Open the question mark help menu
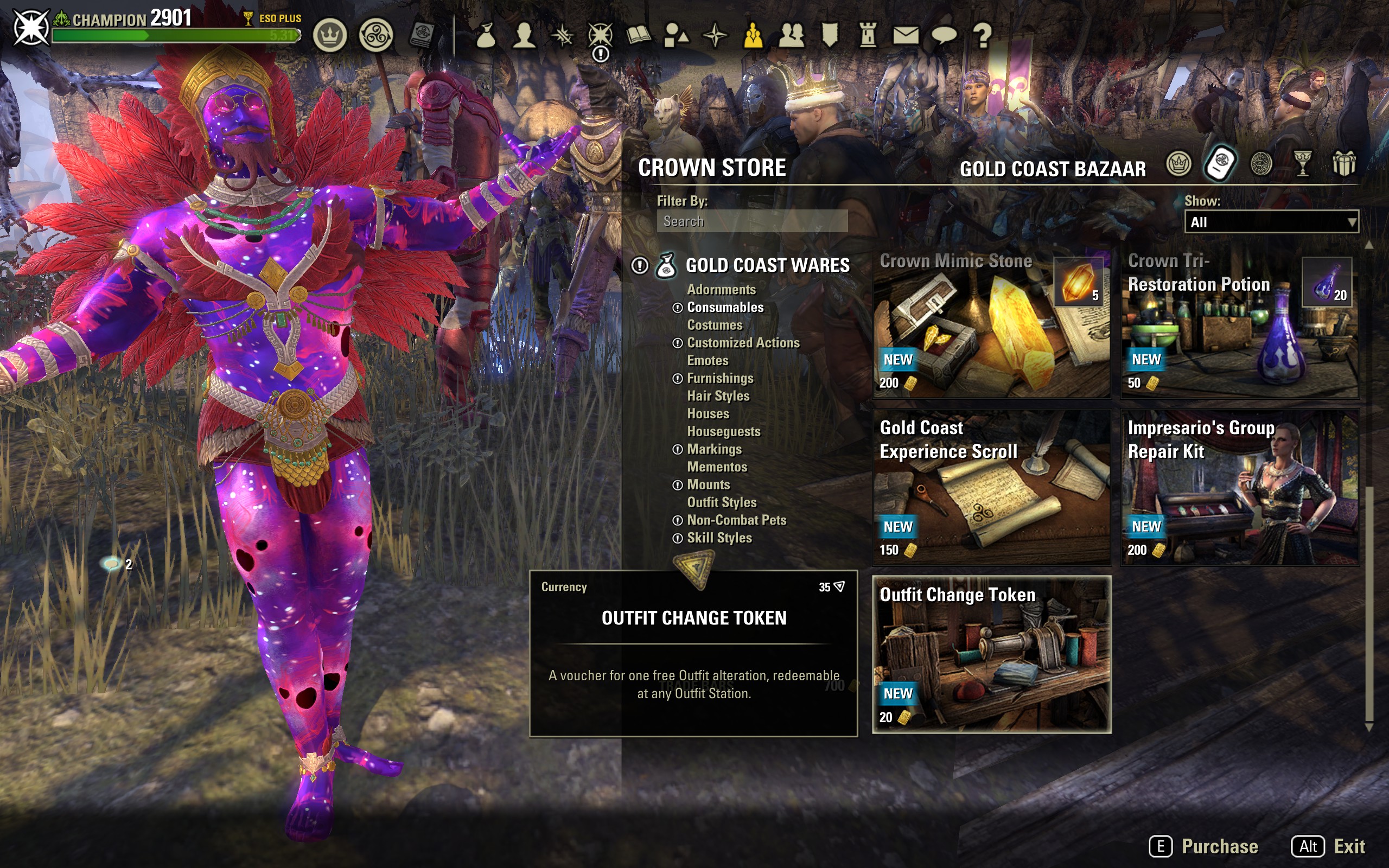 [983, 36]
